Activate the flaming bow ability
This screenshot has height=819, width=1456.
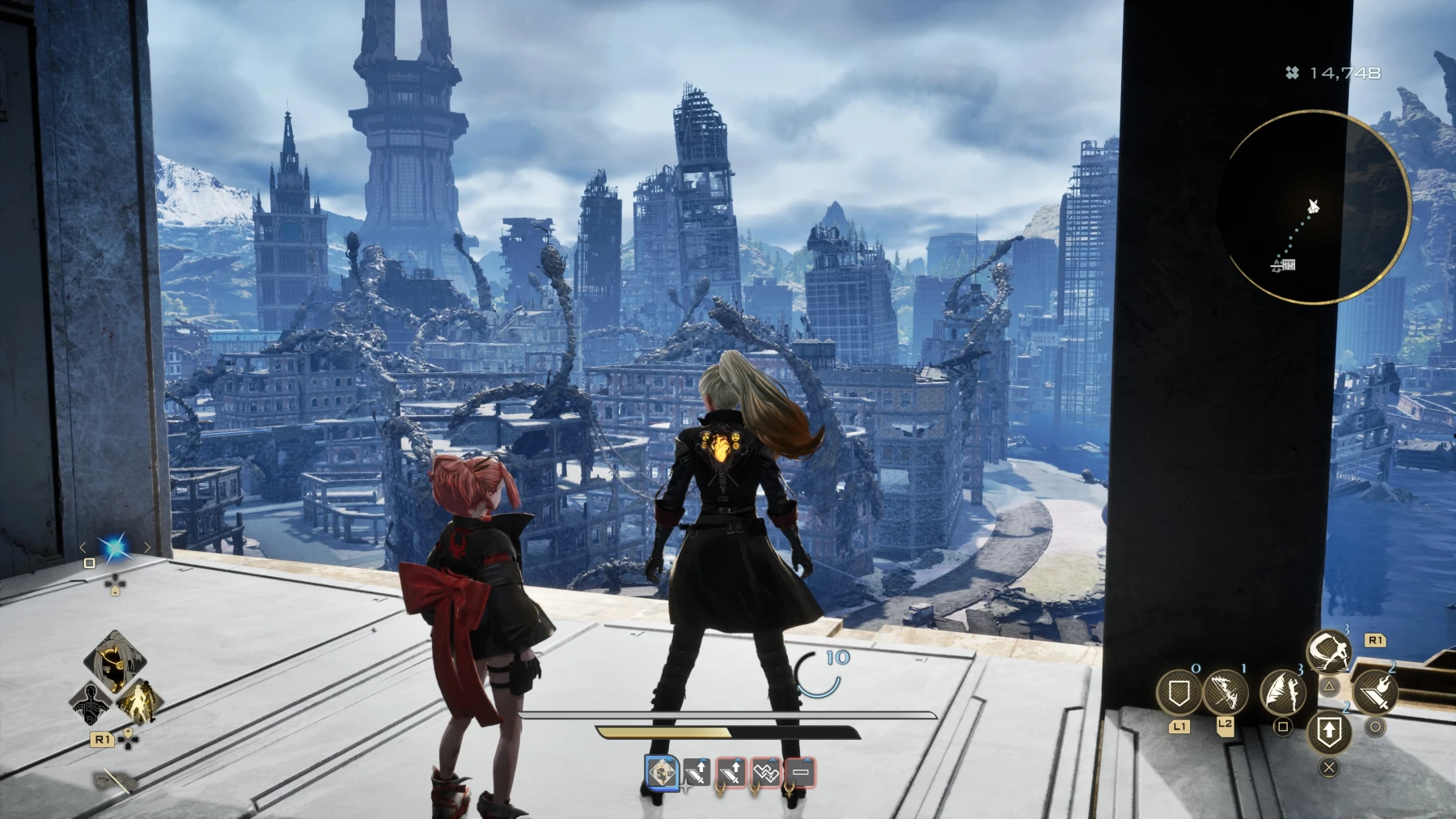(x=1225, y=694)
